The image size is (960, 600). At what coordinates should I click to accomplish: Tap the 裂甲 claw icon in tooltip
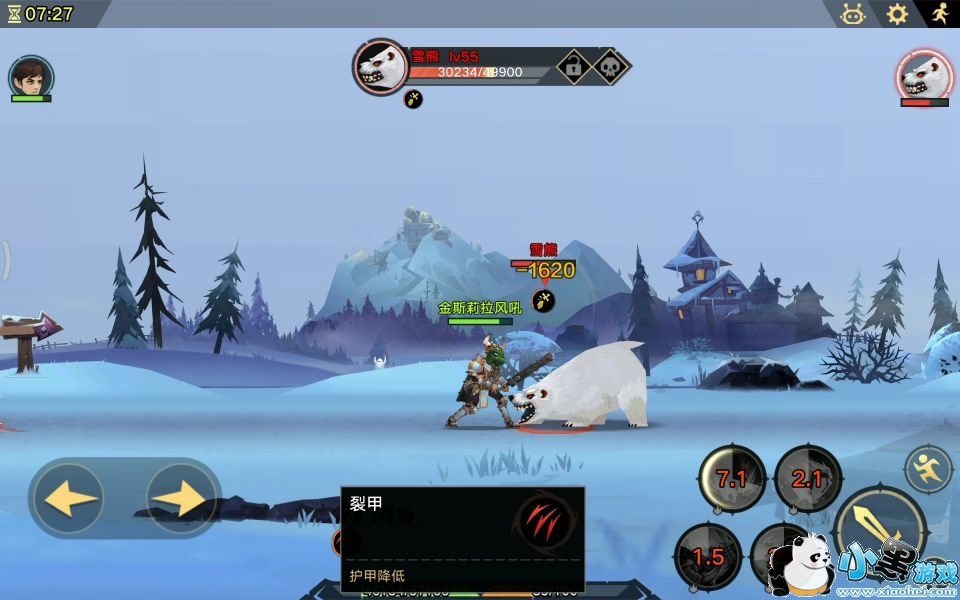pyautogui.click(x=544, y=521)
